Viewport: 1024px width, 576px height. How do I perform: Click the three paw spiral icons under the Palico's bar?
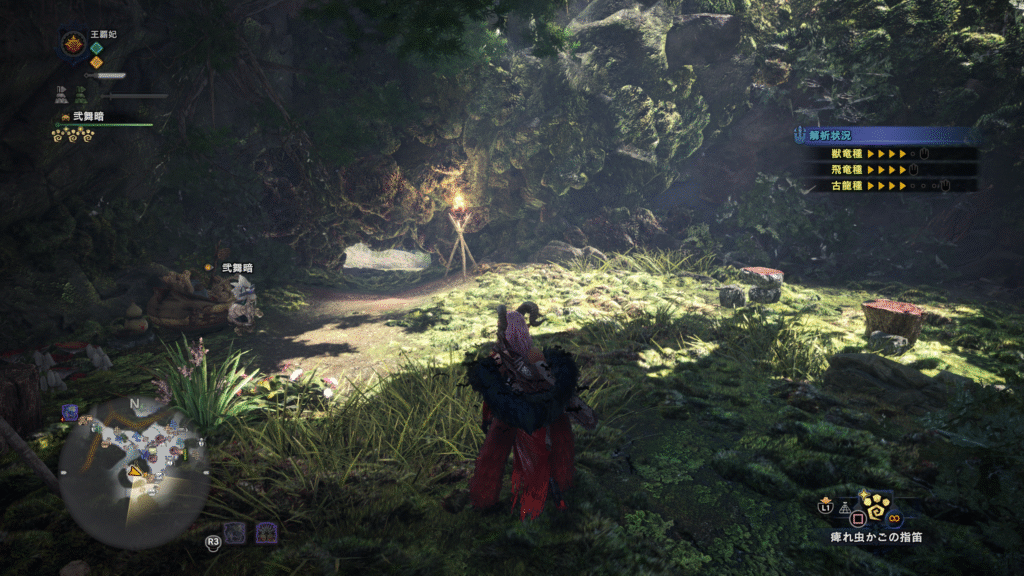73,136
